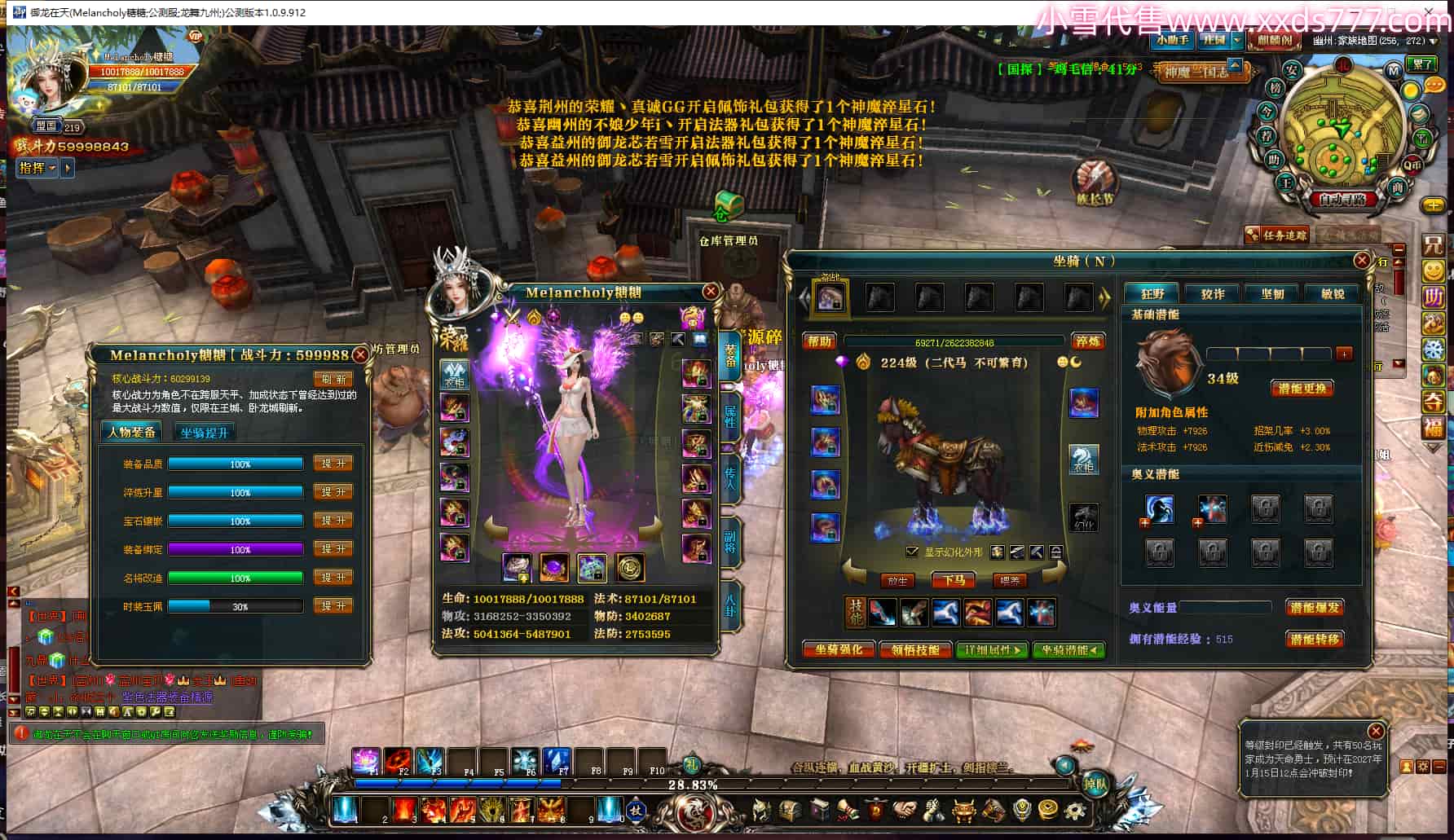1454x840 pixels.
Task: Click the 领悟技能 button
Action: pos(915,649)
